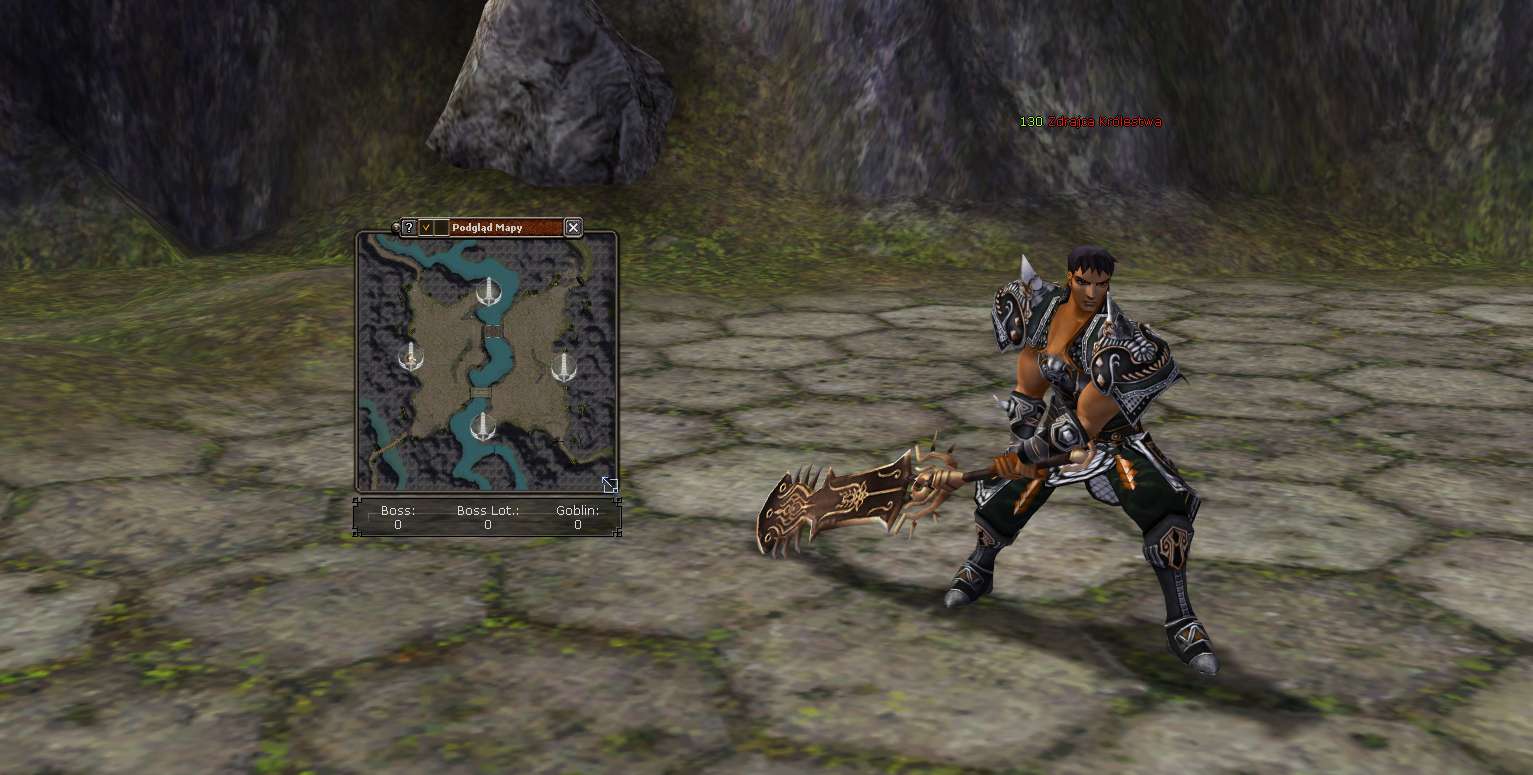The height and width of the screenshot is (775, 1533).
Task: Select the southern tower marker on map
Action: [x=483, y=426]
